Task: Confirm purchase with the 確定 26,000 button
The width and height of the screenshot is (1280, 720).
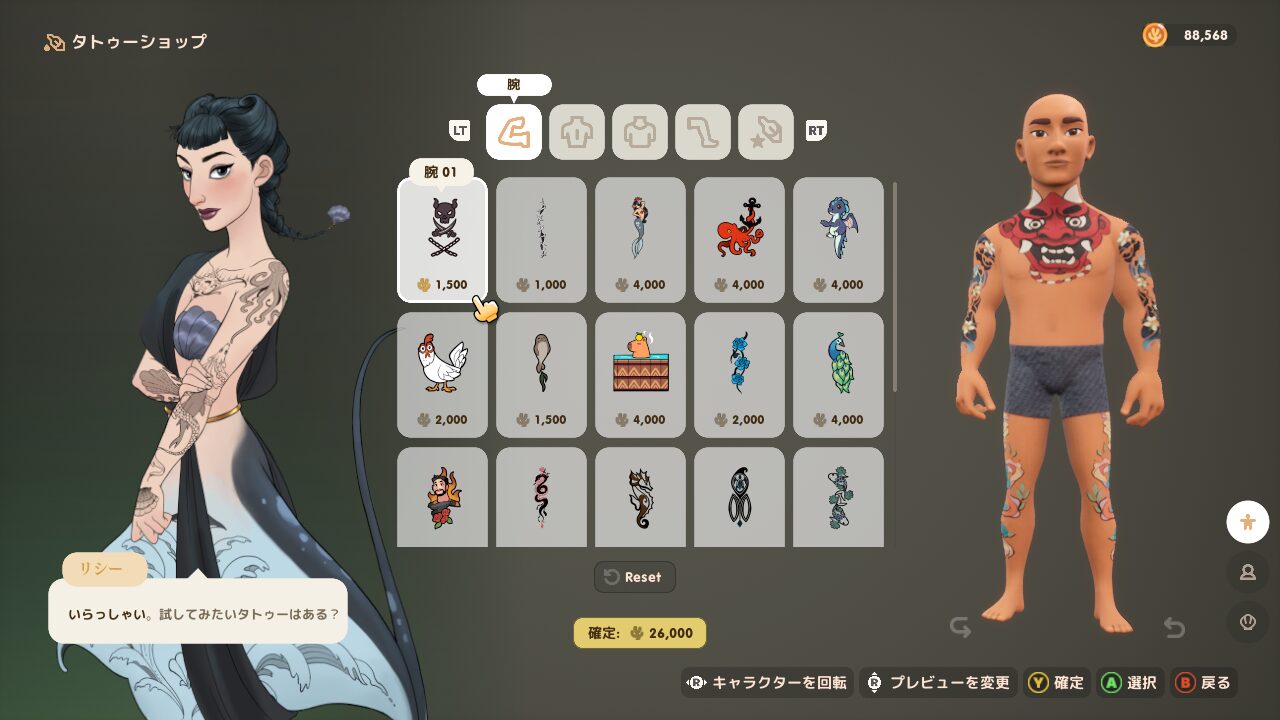Action: pos(640,633)
